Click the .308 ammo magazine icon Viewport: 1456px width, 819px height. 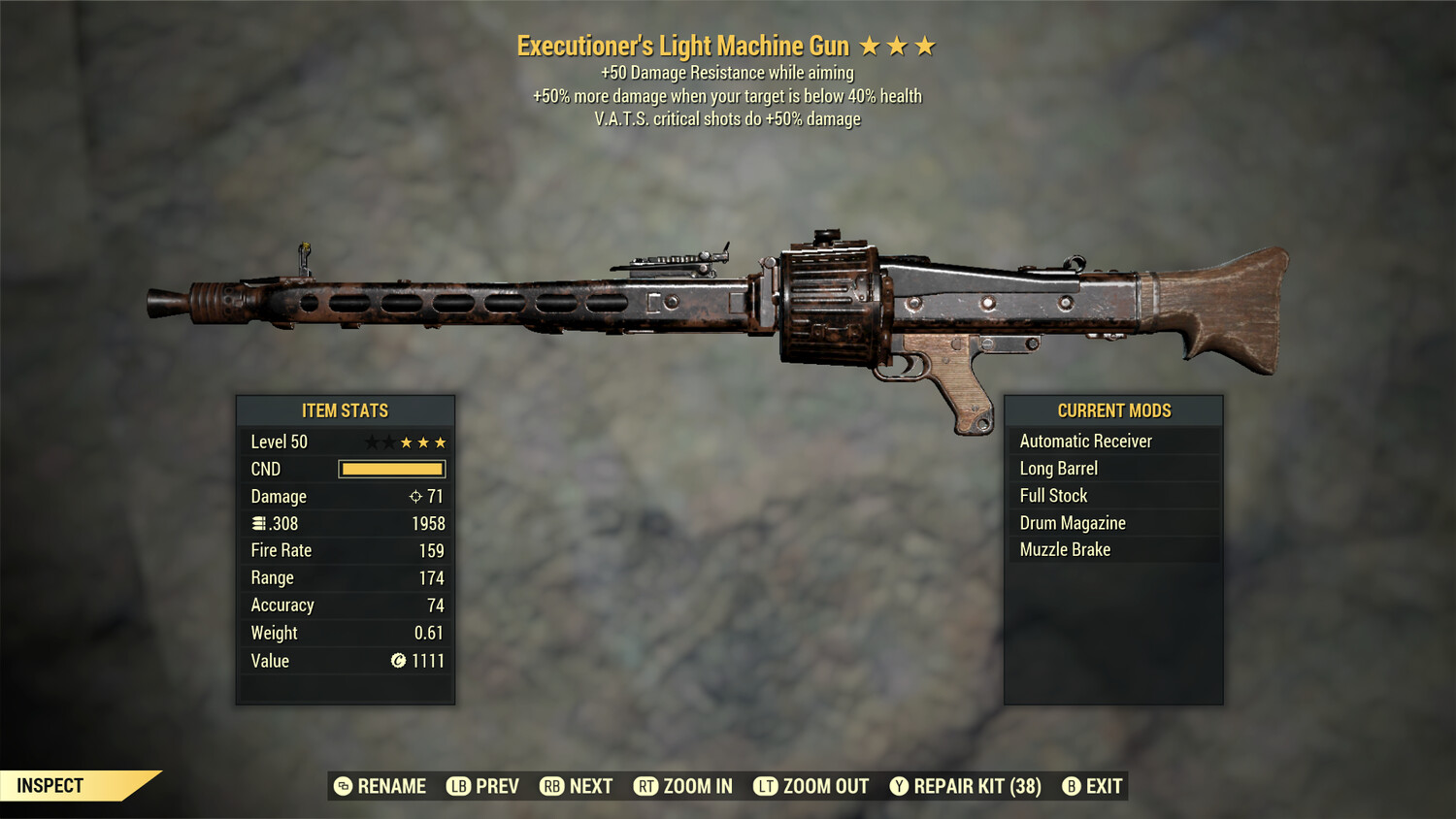(257, 523)
